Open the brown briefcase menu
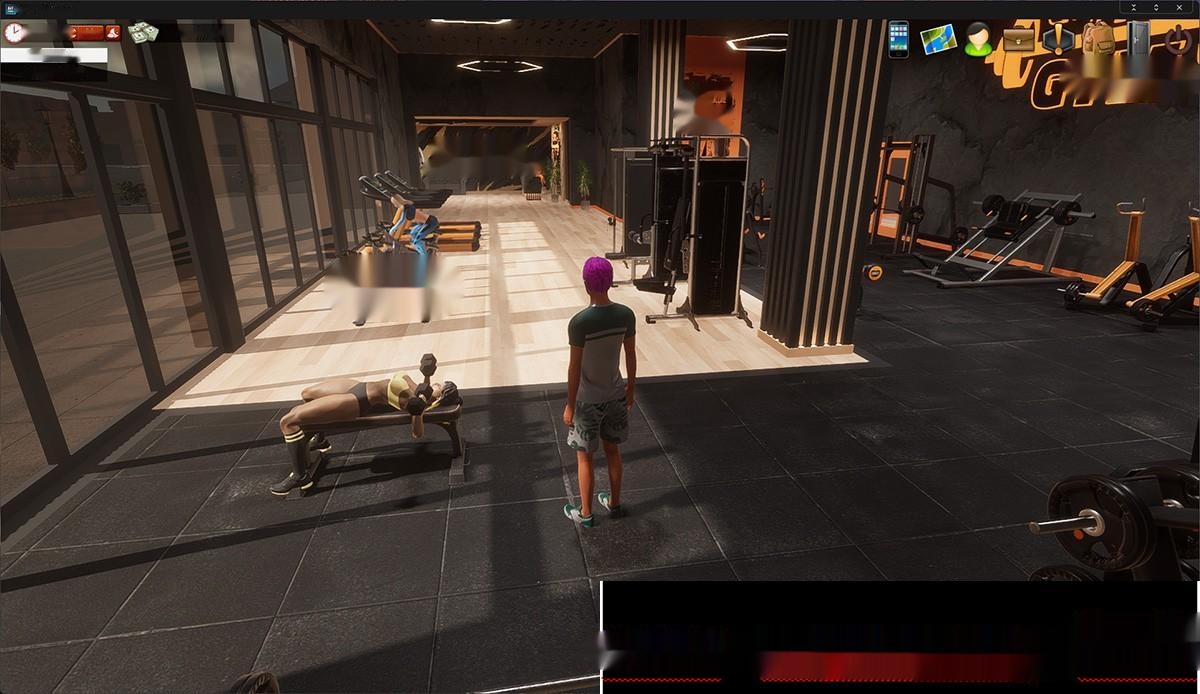1200x694 pixels. click(1019, 40)
